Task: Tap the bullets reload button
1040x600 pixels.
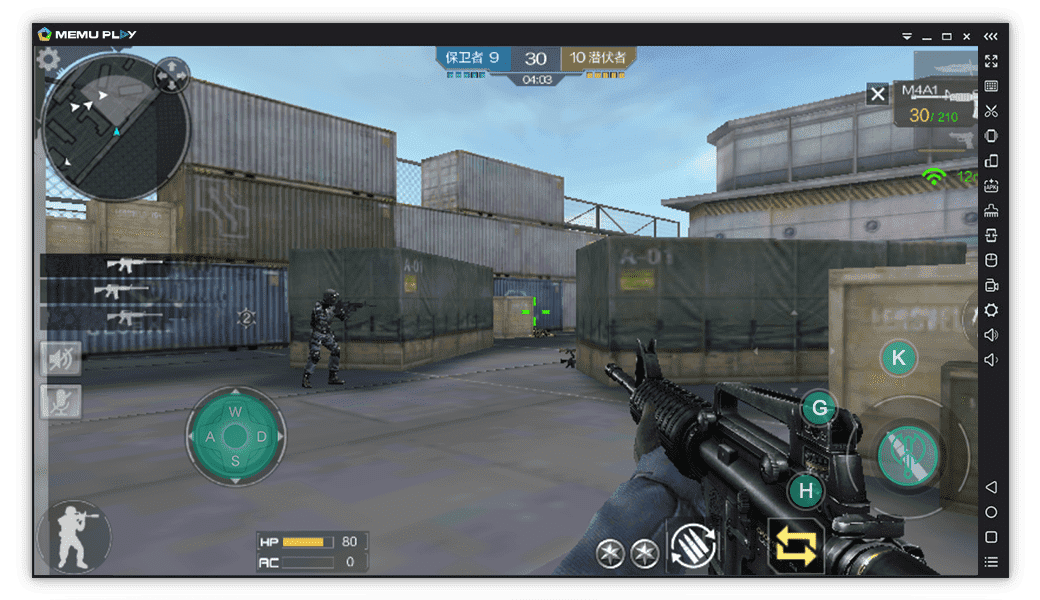Action: [692, 546]
